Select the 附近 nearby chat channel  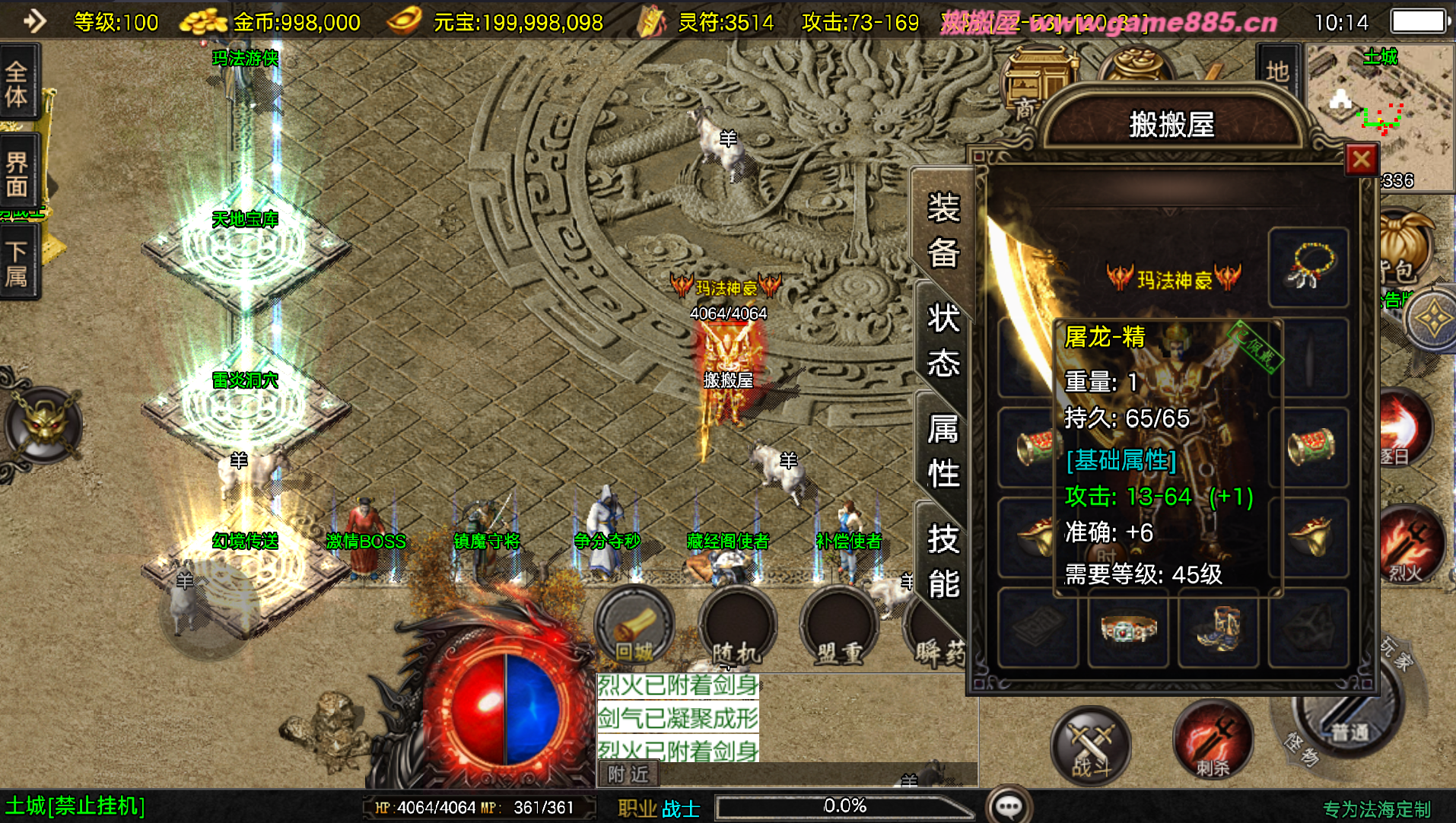tap(628, 774)
